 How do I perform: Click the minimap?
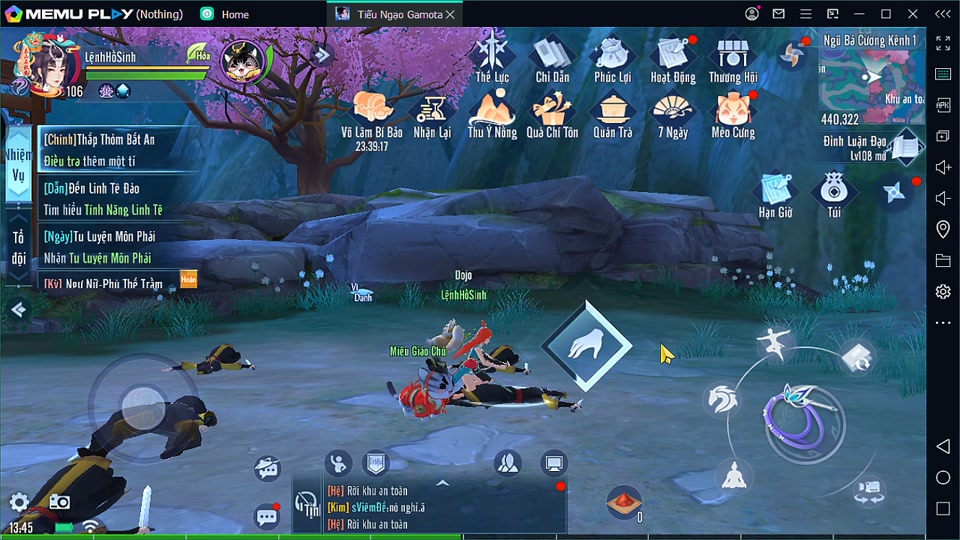[870, 78]
